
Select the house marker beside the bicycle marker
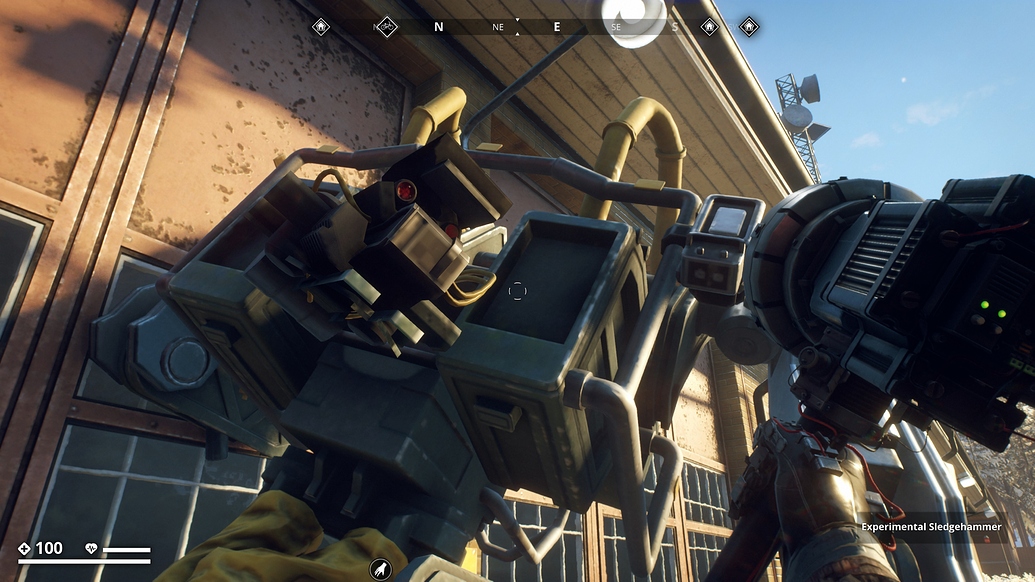pyautogui.click(x=320, y=27)
